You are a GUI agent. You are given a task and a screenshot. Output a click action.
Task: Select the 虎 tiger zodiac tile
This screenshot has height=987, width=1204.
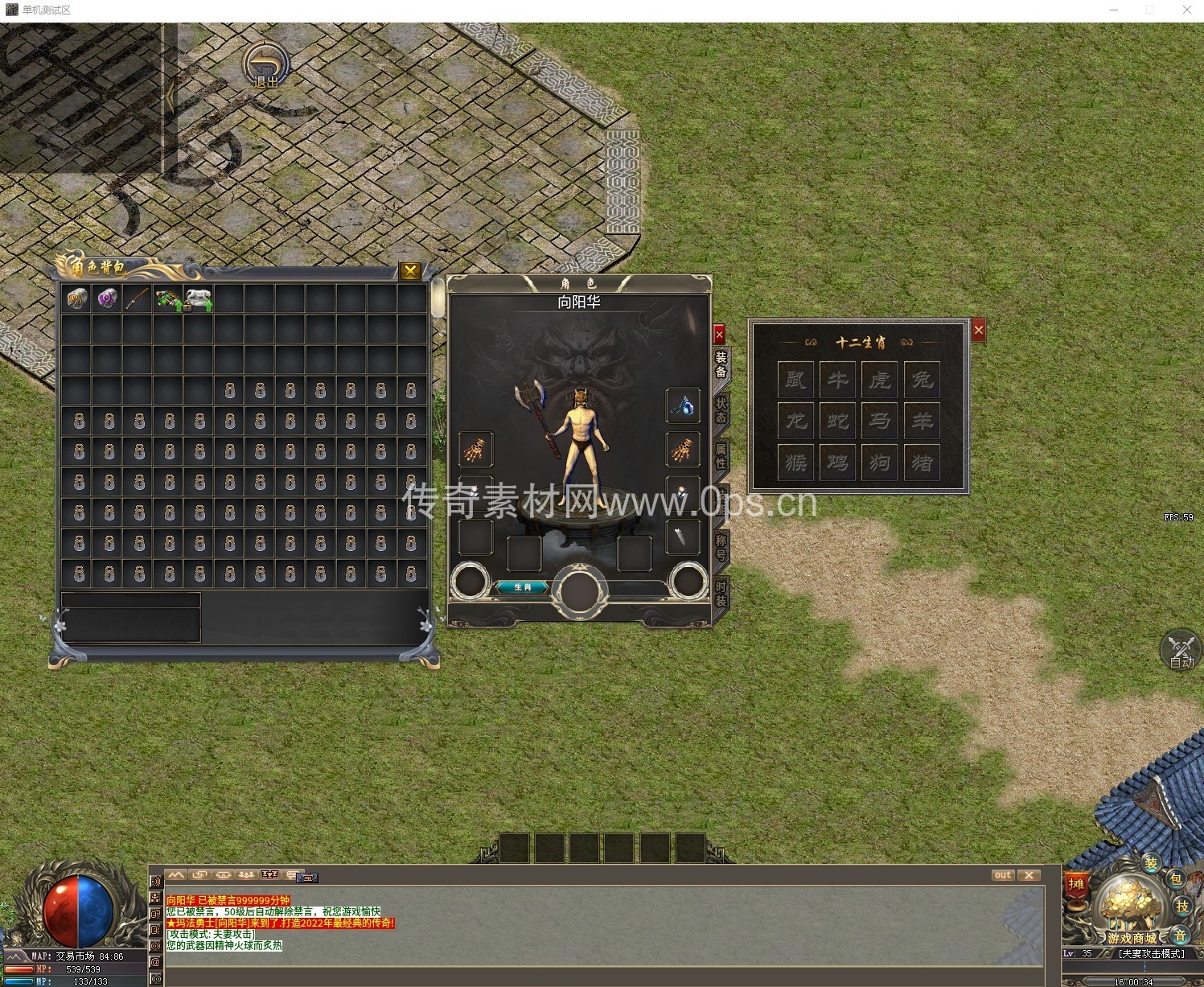pos(880,379)
